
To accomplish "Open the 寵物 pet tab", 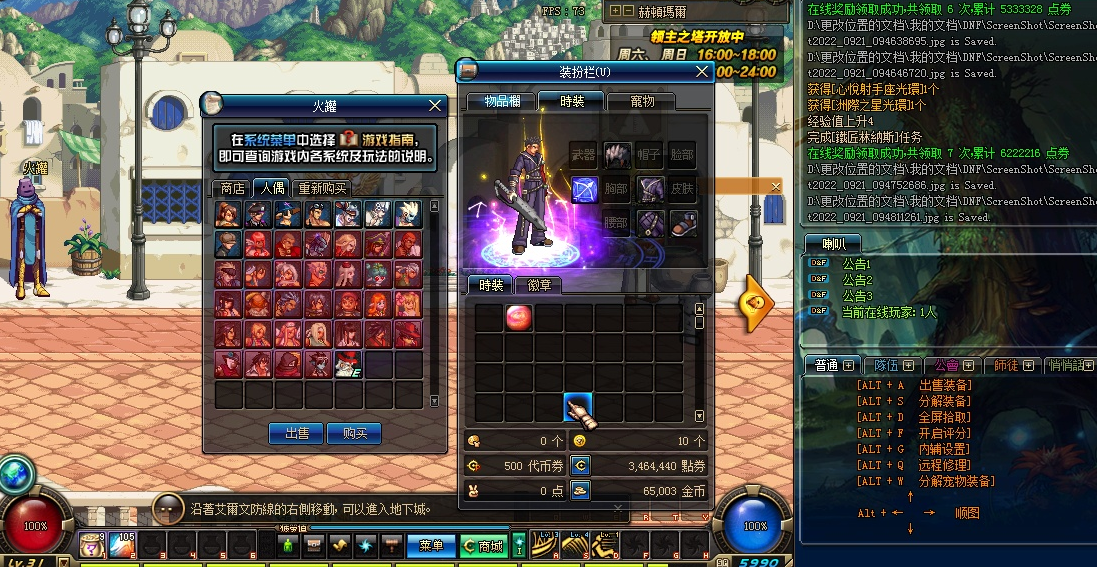I will tap(641, 101).
